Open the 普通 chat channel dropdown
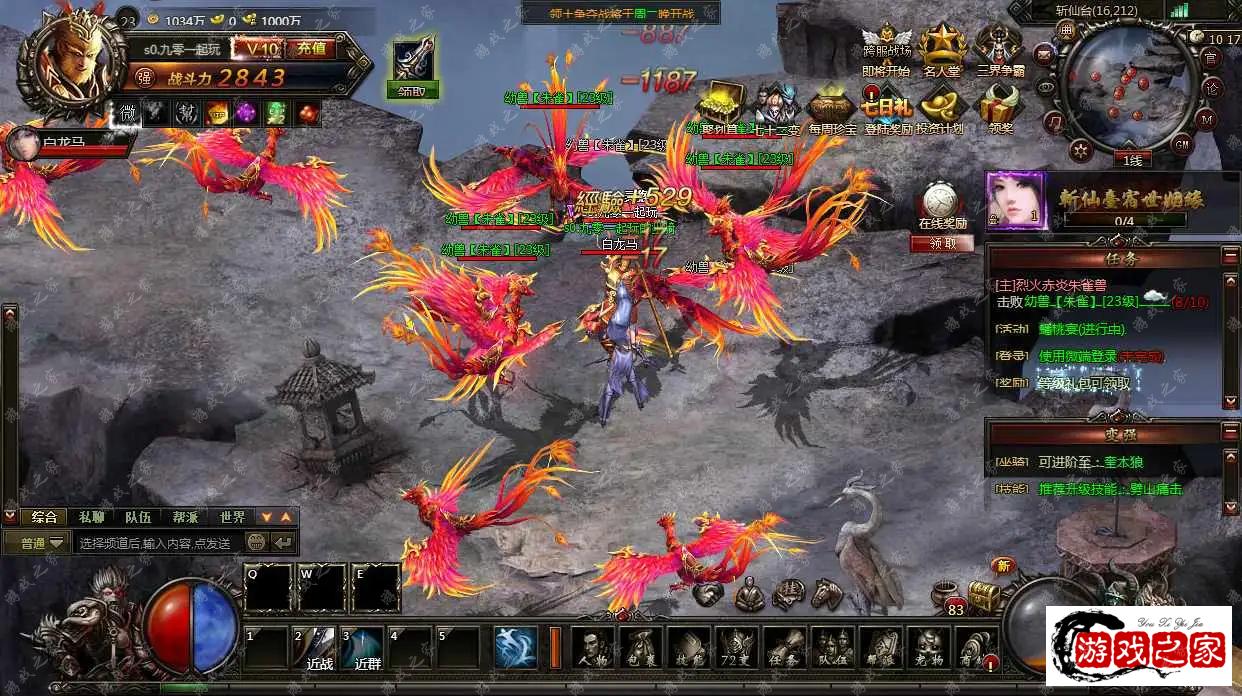Screen dimensions: 1242x696 [35, 543]
